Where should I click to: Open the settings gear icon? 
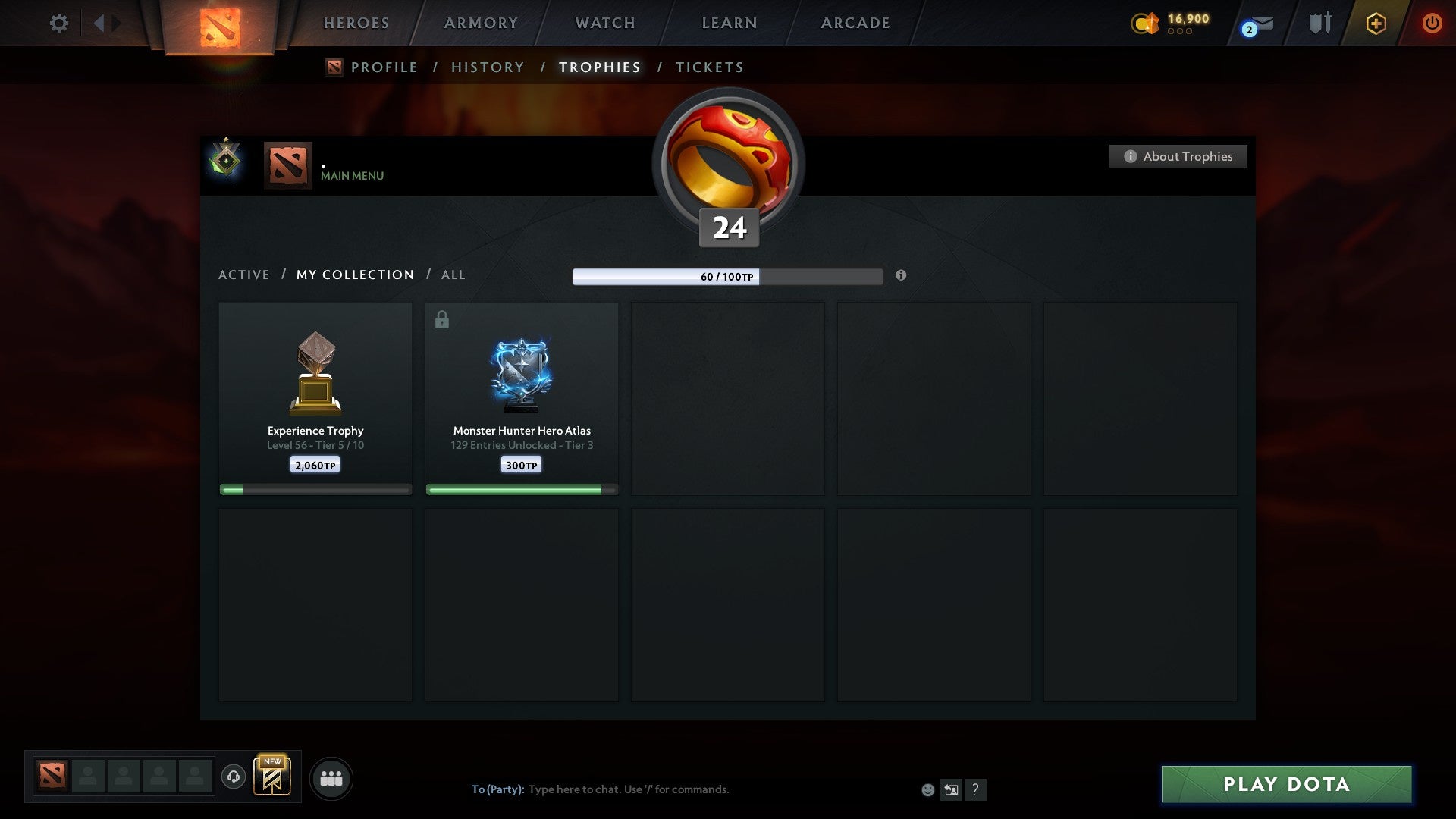[x=58, y=23]
